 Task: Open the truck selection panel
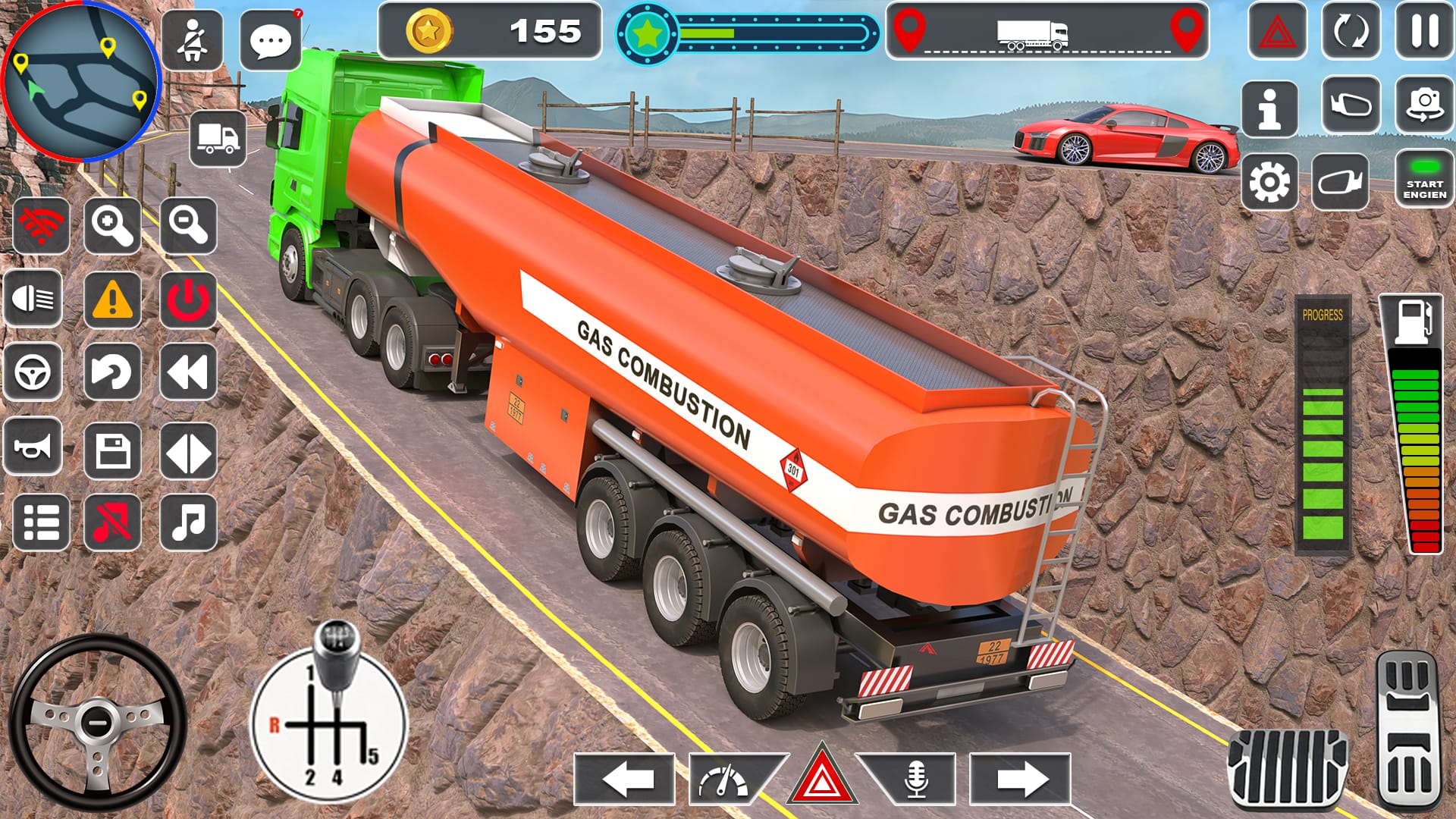(218, 136)
